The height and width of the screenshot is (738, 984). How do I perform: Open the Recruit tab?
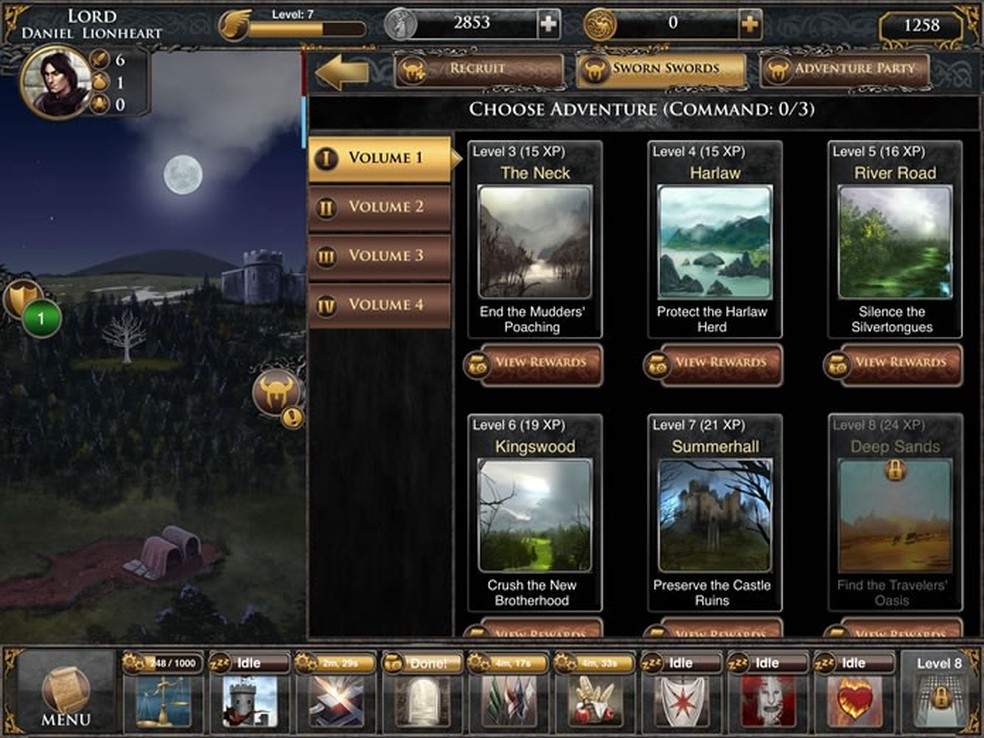[480, 69]
